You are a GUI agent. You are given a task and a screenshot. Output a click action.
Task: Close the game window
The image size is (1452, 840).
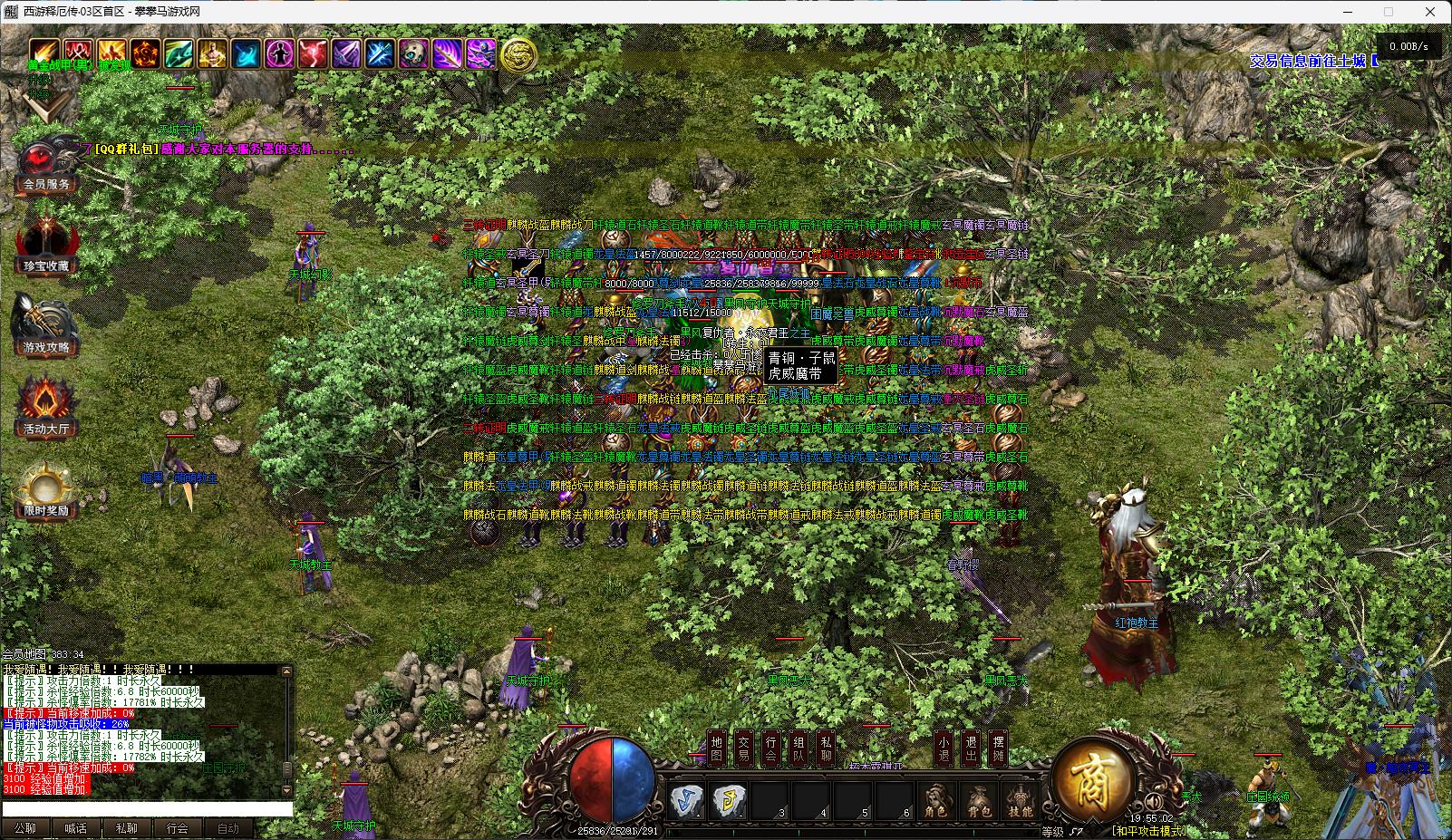click(x=1431, y=12)
